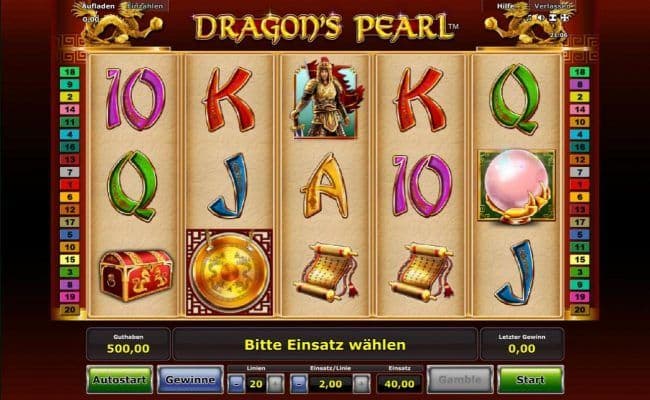Select payline 18 on the left strip

pyautogui.click(x=72, y=72)
